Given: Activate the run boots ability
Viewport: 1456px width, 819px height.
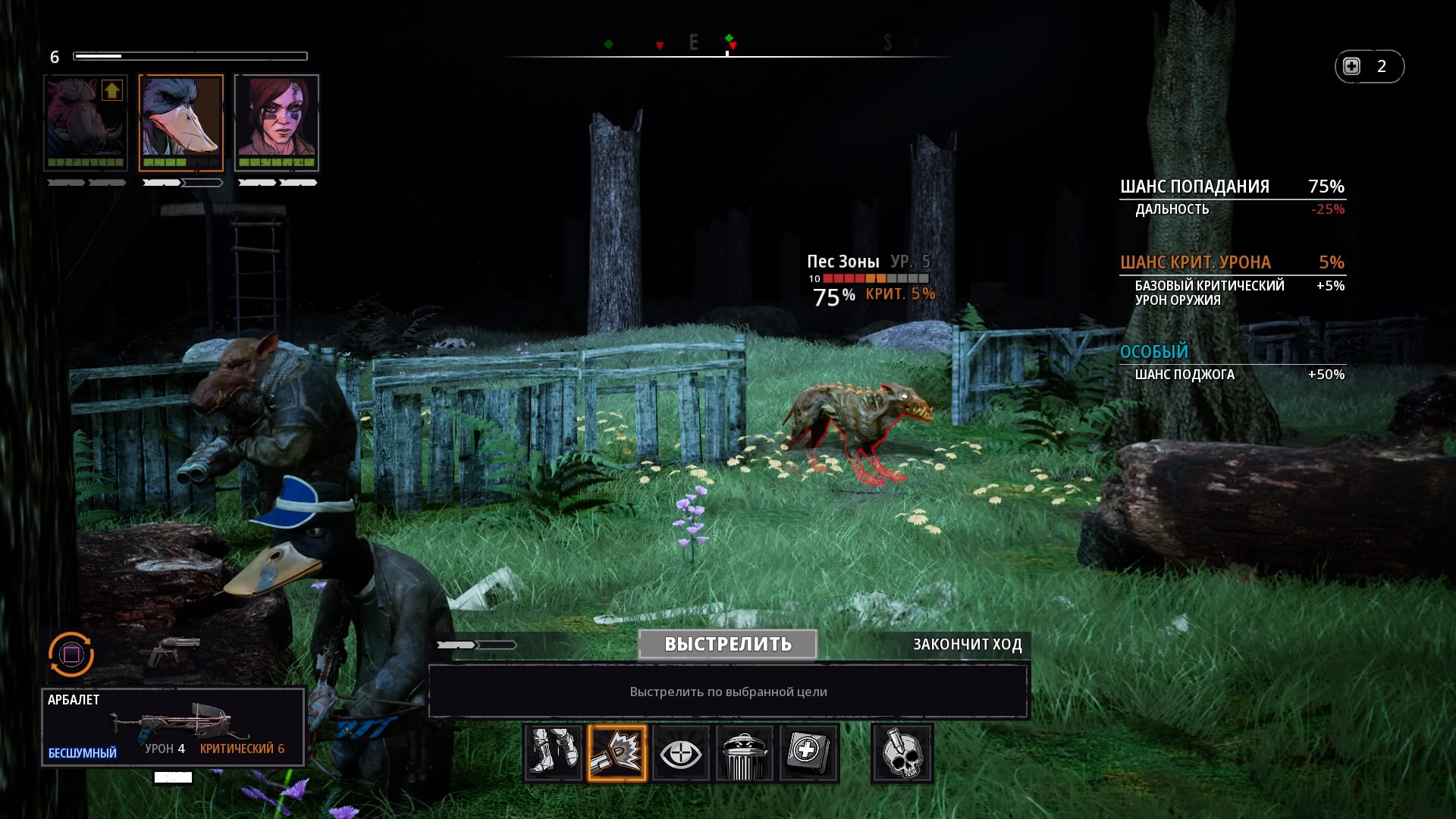Looking at the screenshot, I should coord(553,753).
